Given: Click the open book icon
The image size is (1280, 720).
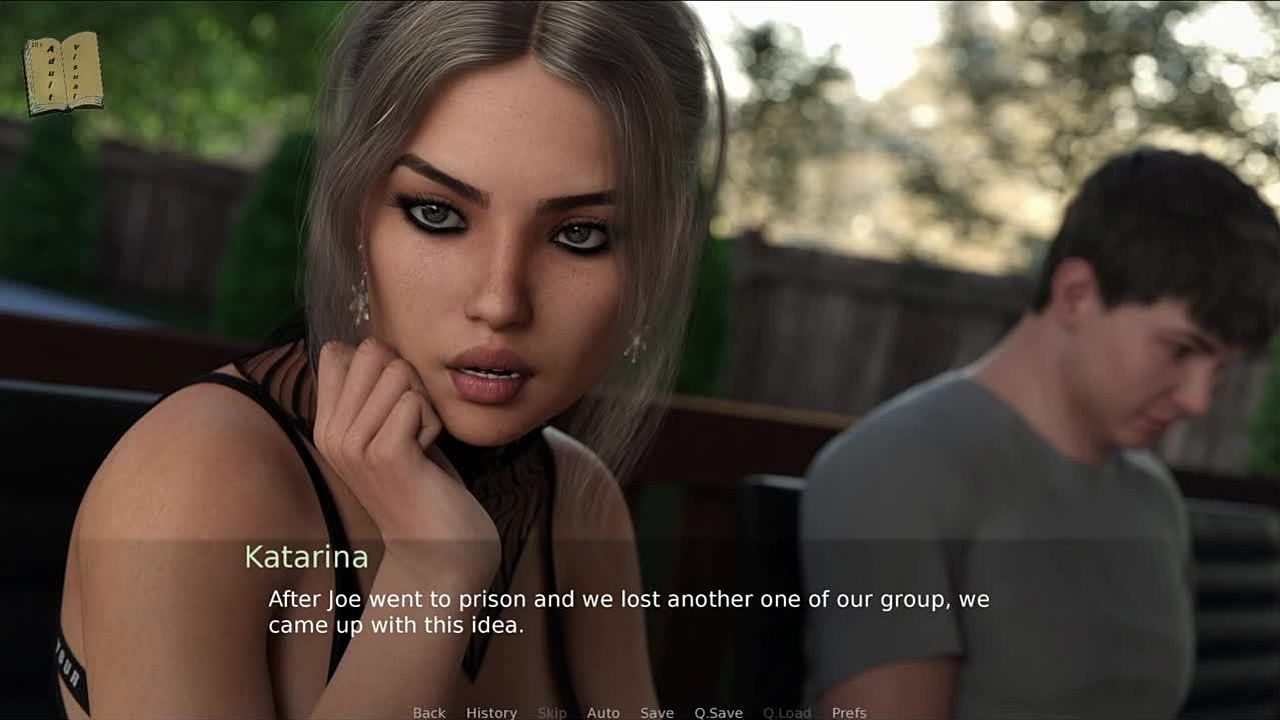Looking at the screenshot, I should pyautogui.click(x=63, y=72).
